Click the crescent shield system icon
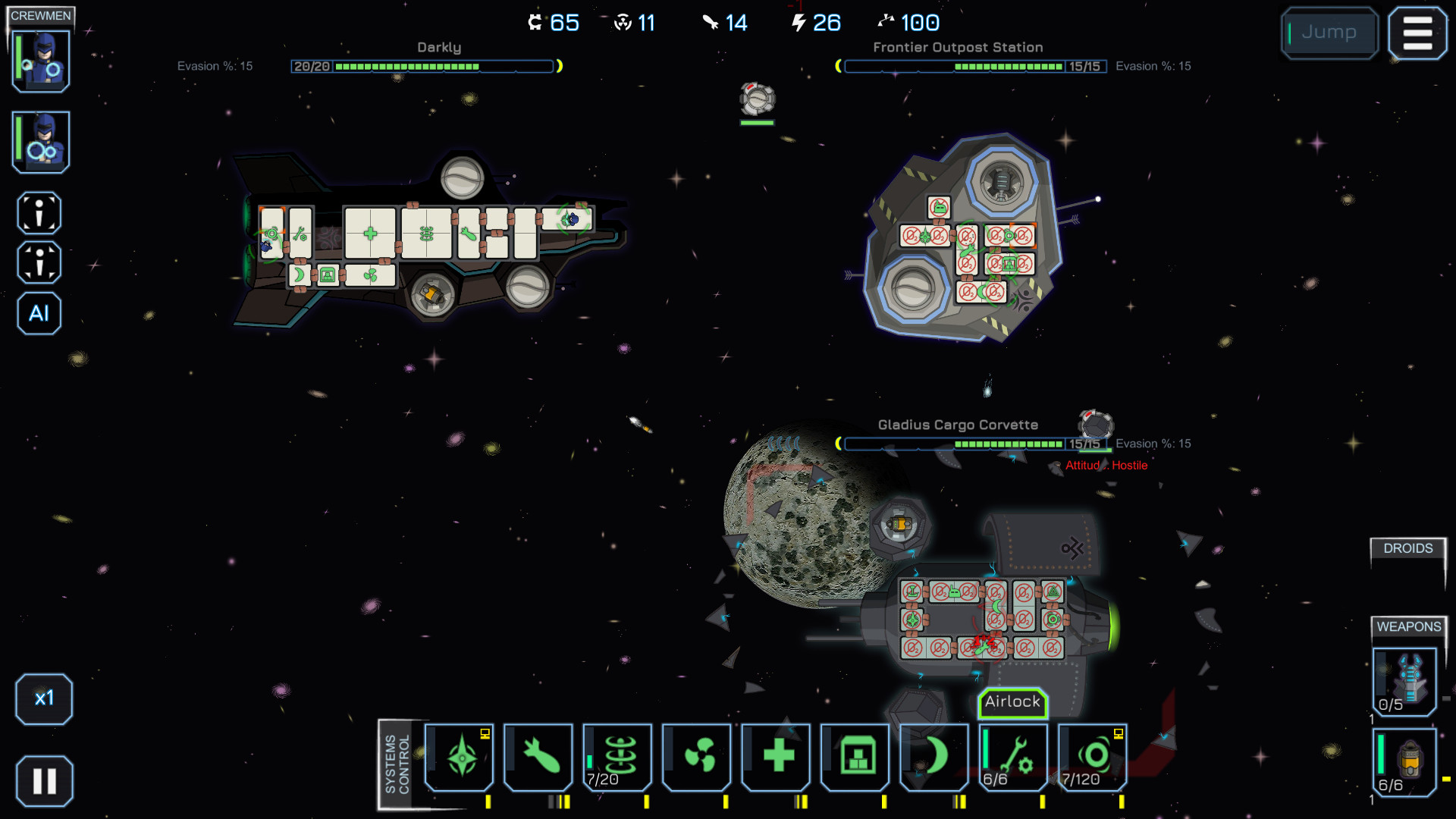The width and height of the screenshot is (1456, 819). click(x=934, y=756)
